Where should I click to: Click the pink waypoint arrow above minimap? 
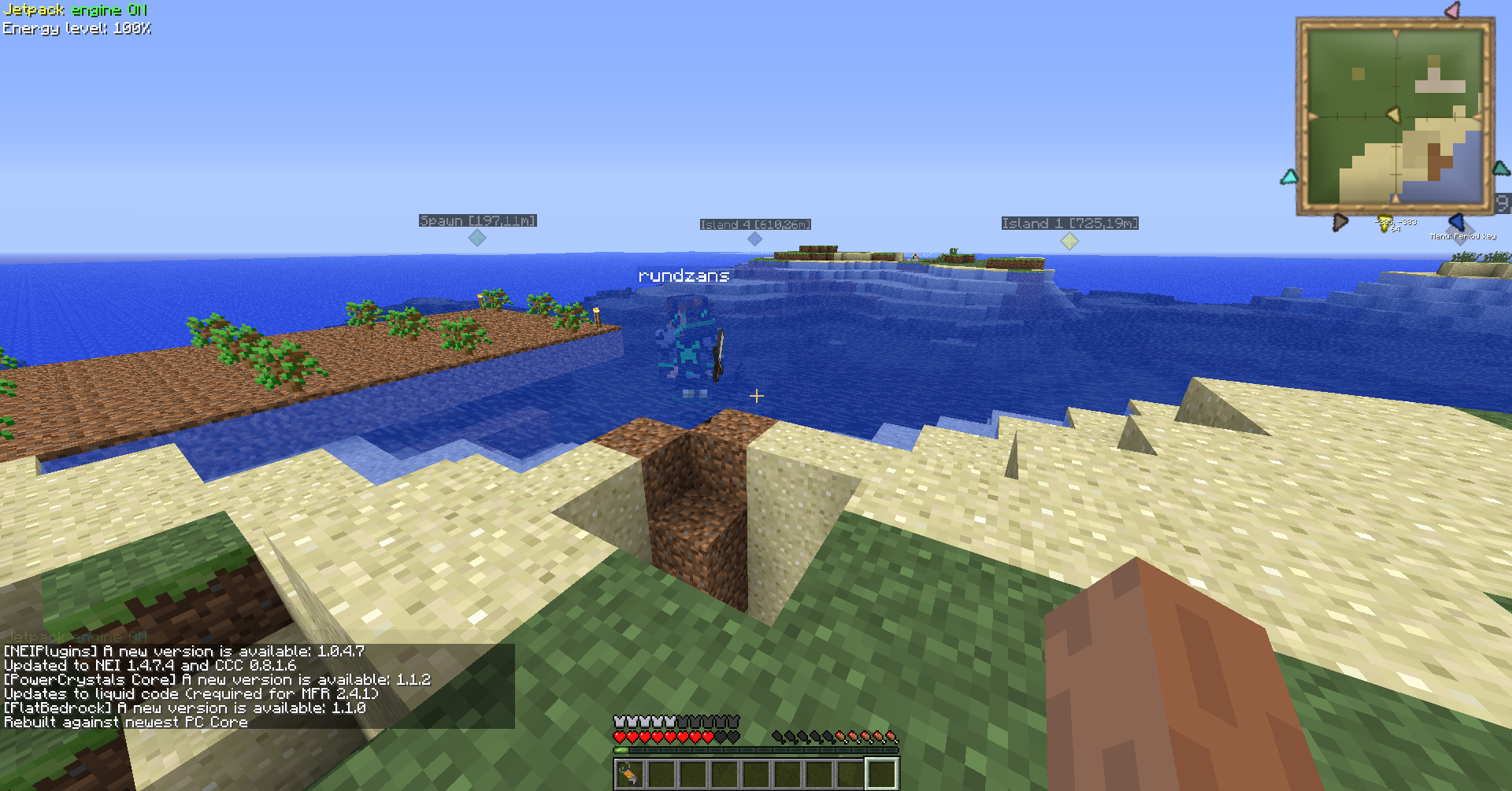[1453, 10]
